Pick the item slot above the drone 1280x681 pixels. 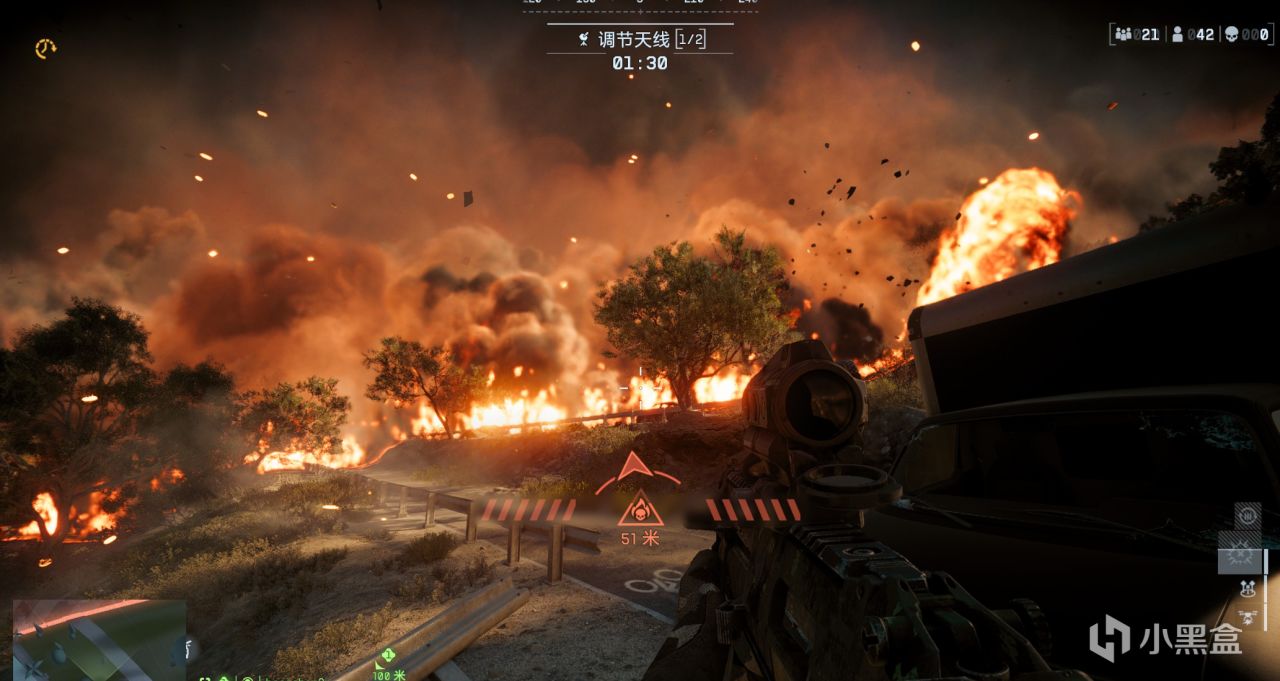click(x=1247, y=589)
